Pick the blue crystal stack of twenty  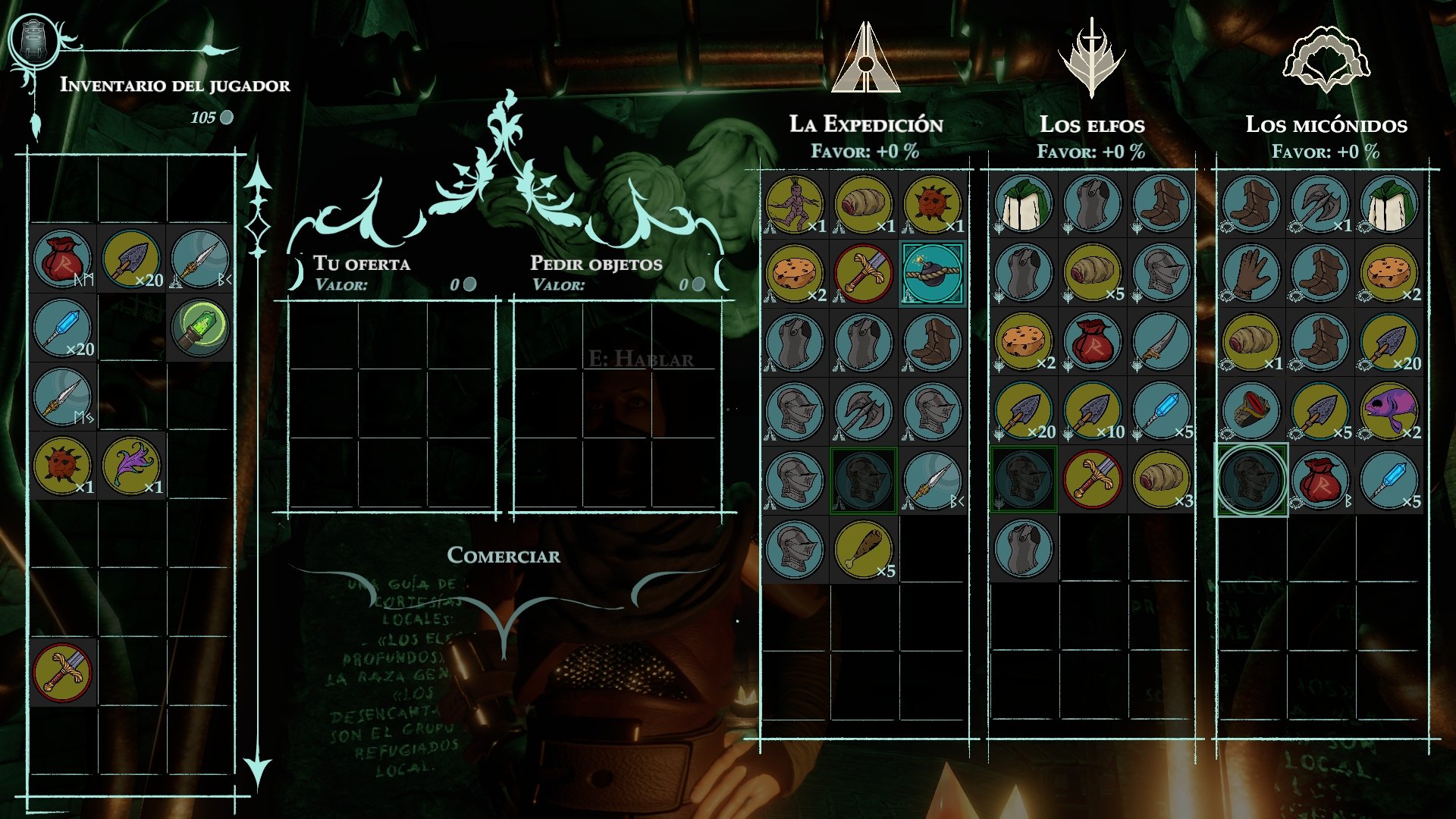coord(62,328)
